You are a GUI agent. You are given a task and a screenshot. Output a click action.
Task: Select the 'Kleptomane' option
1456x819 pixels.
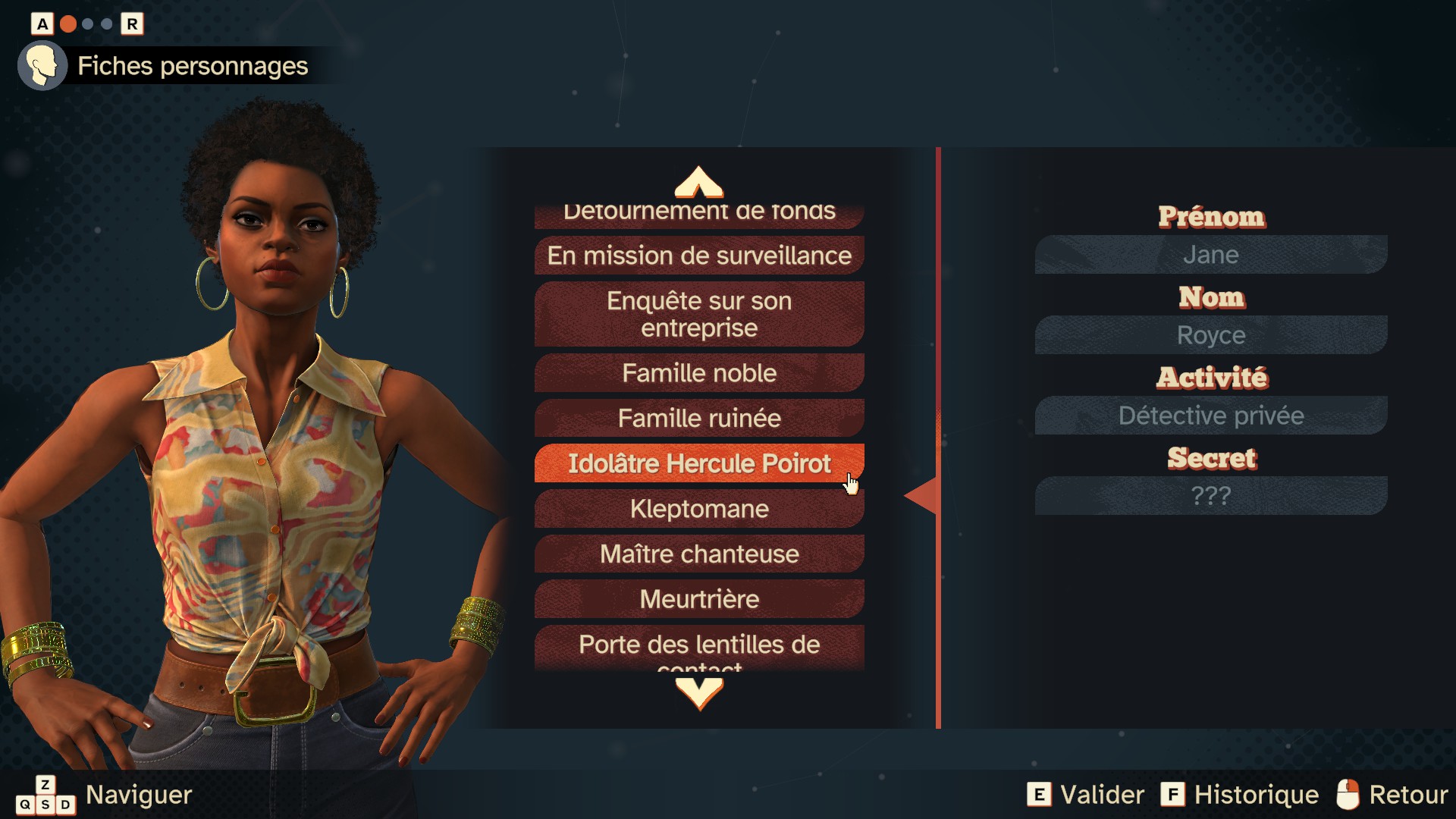pyautogui.click(x=698, y=509)
